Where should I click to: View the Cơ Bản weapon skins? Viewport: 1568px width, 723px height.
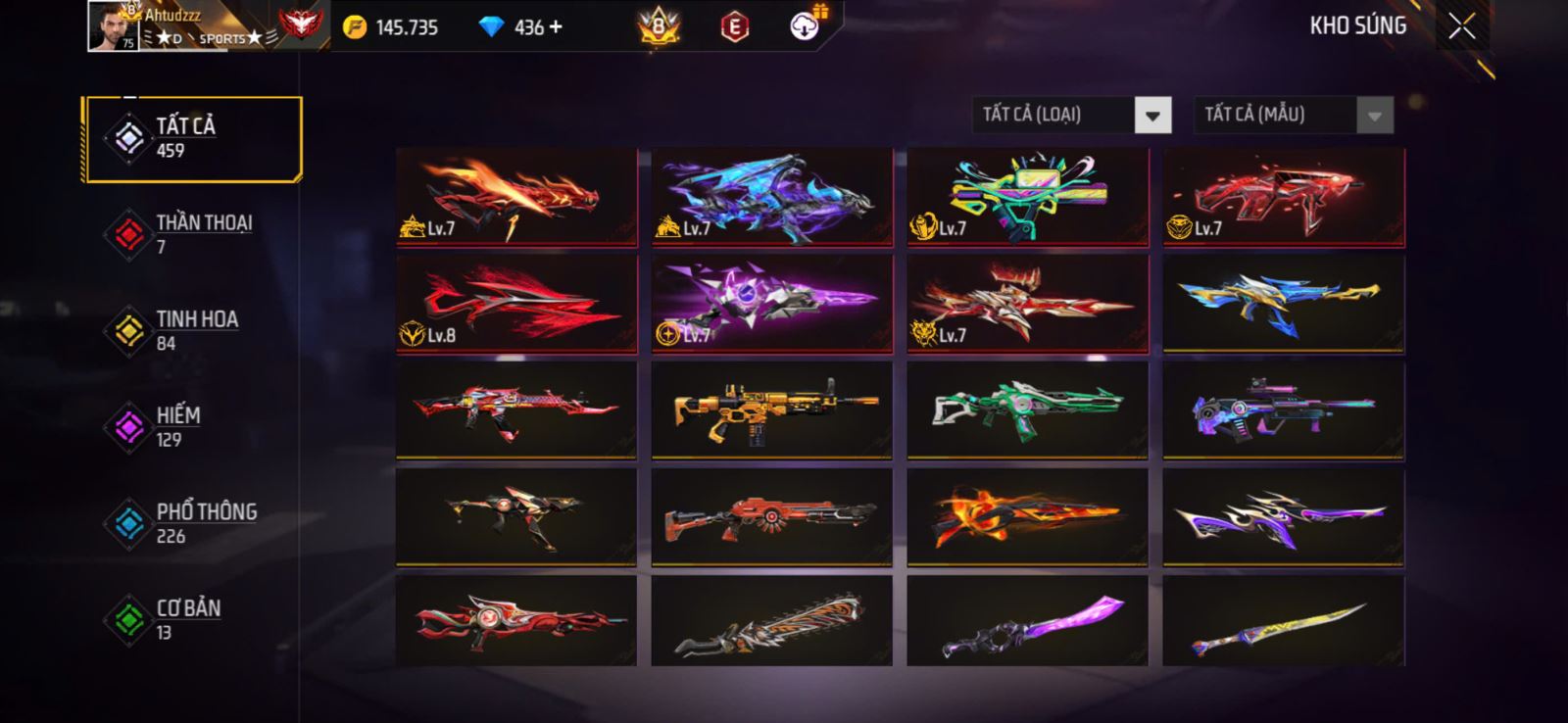[x=192, y=619]
